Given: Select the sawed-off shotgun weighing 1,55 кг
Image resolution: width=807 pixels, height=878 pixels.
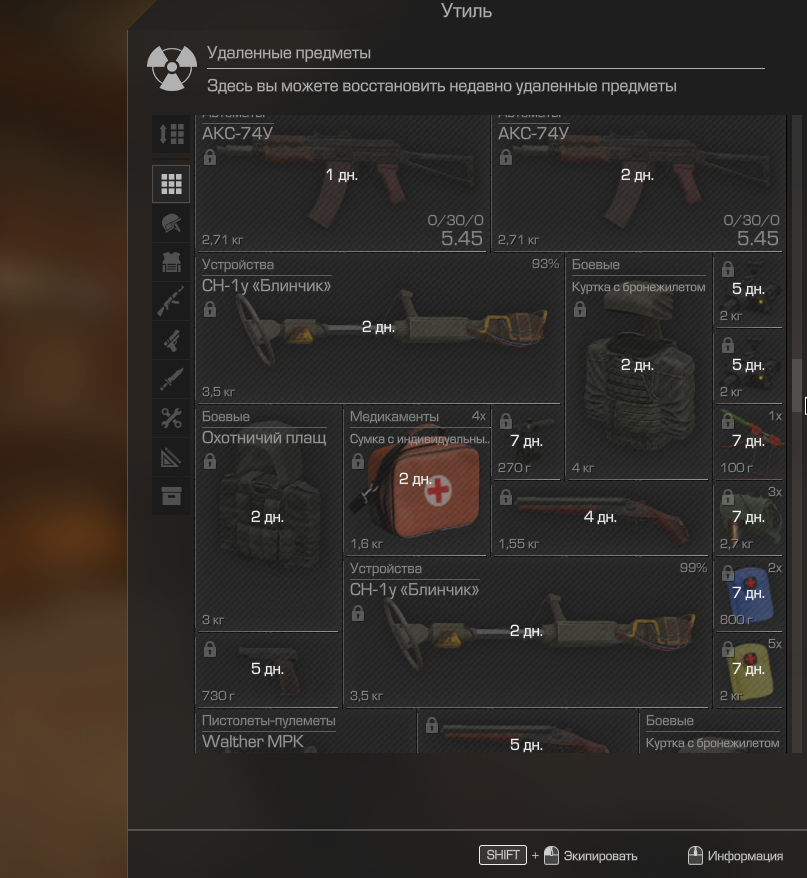Looking at the screenshot, I should (x=601, y=518).
